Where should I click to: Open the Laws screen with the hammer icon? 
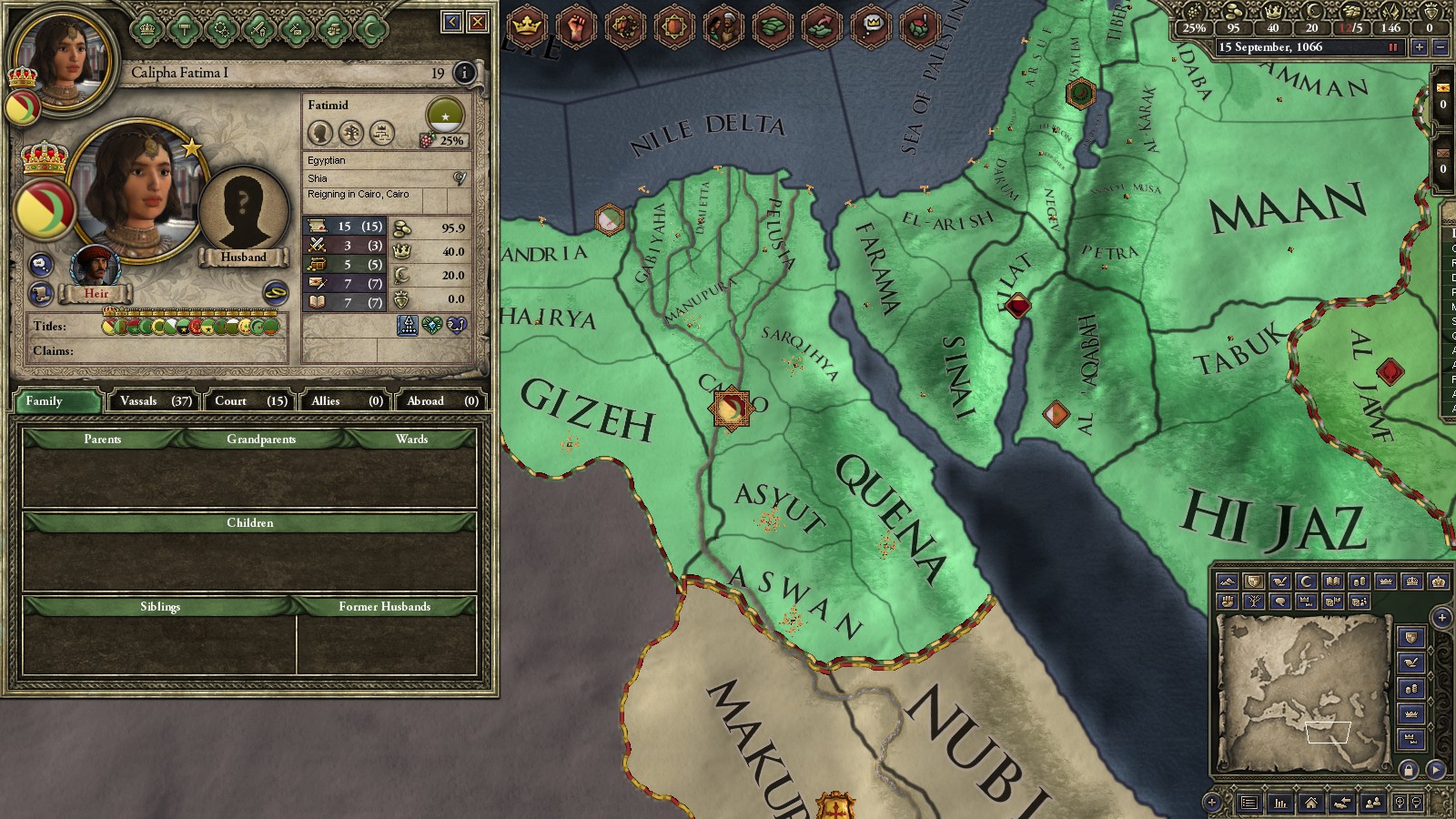[x=182, y=30]
